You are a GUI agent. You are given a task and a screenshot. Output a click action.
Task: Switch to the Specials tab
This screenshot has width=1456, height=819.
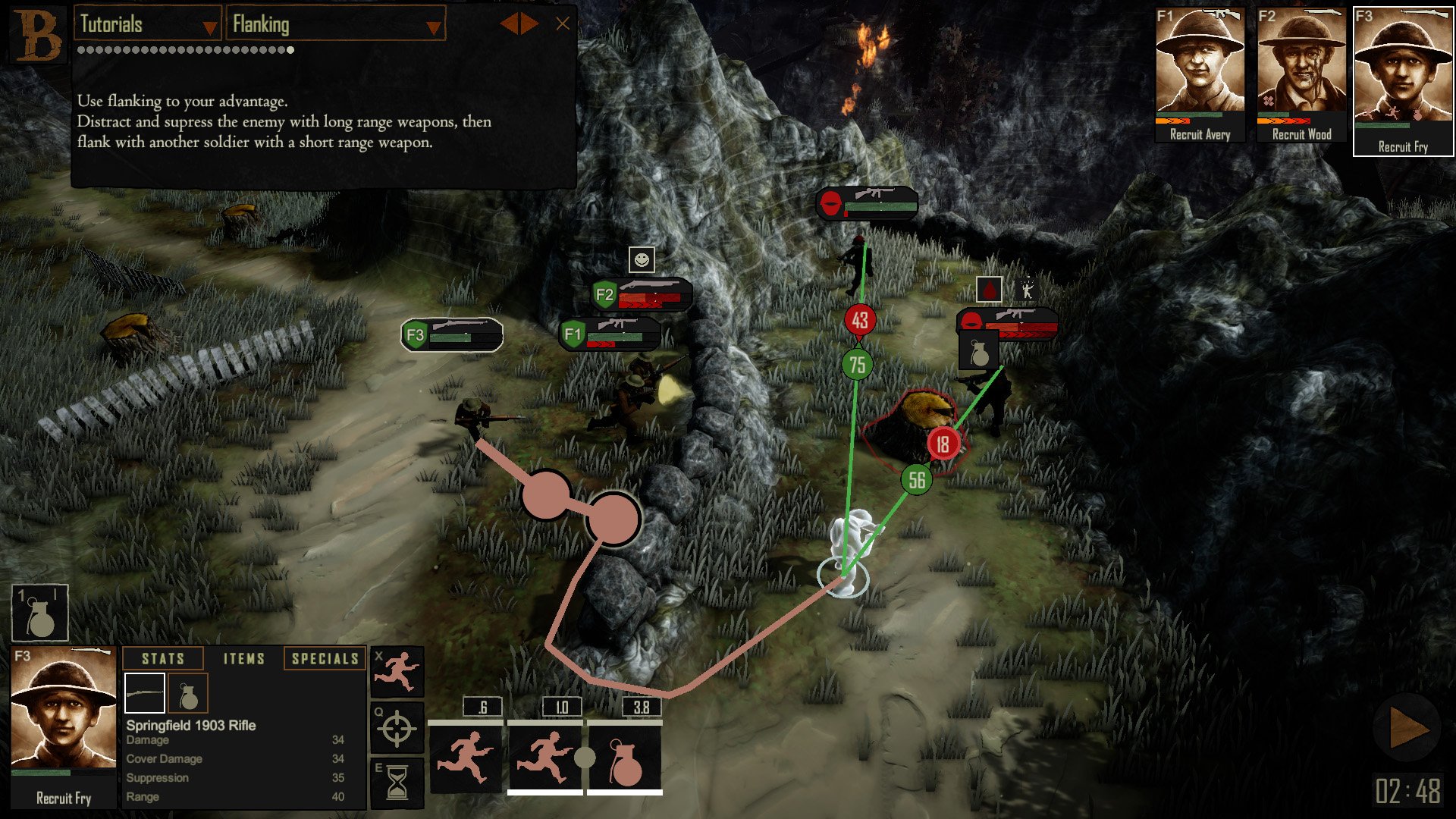[325, 659]
